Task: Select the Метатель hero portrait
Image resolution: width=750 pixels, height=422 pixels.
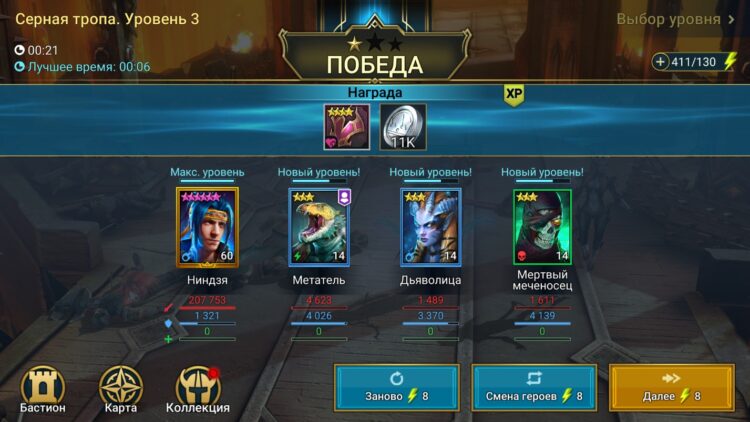Action: [319, 228]
